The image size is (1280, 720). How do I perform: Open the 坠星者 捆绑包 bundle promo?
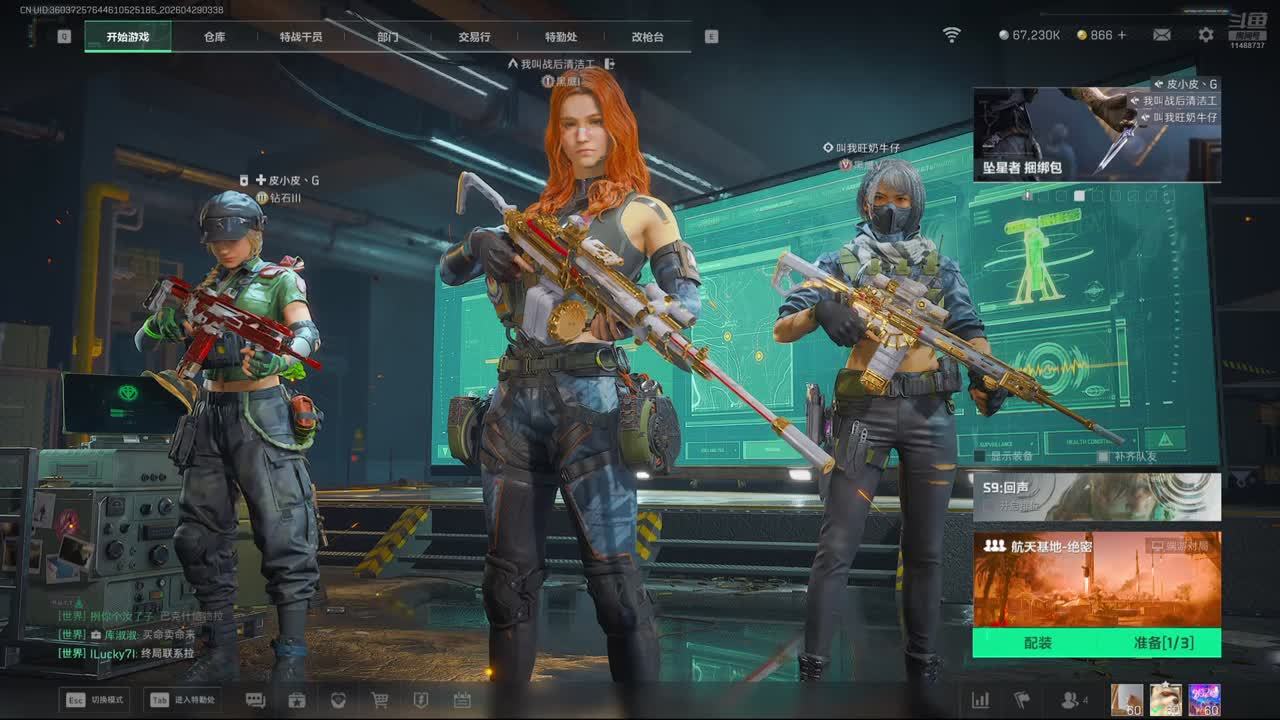(x=1096, y=135)
